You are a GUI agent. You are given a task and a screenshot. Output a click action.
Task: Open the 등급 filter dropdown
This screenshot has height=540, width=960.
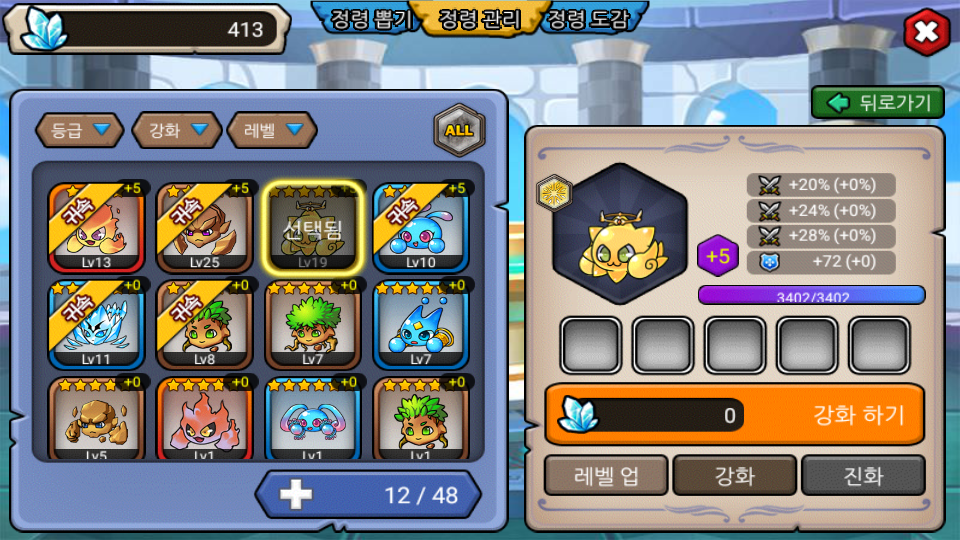point(80,130)
